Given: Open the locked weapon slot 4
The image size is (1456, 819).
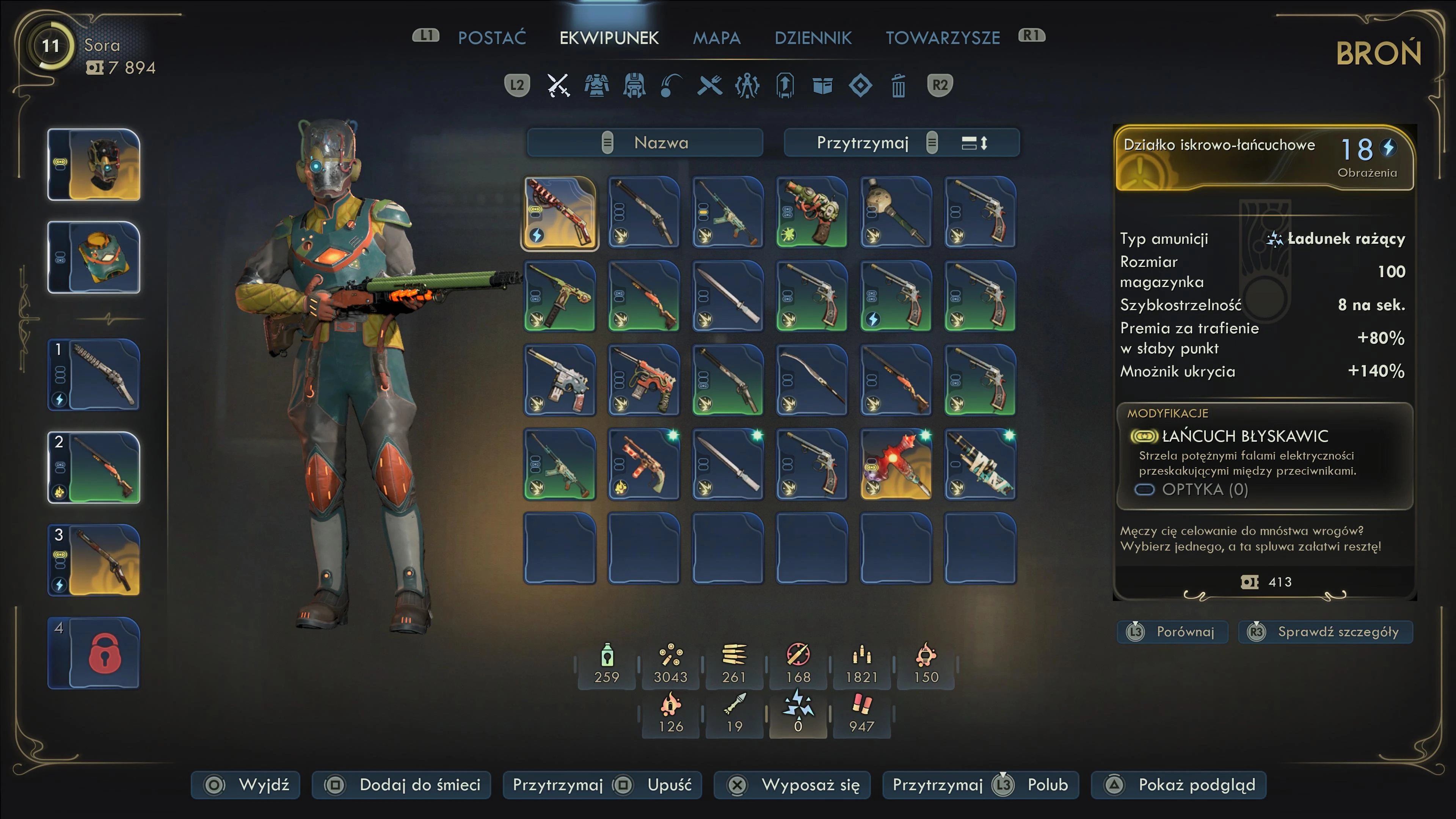Looking at the screenshot, I should point(94,653).
